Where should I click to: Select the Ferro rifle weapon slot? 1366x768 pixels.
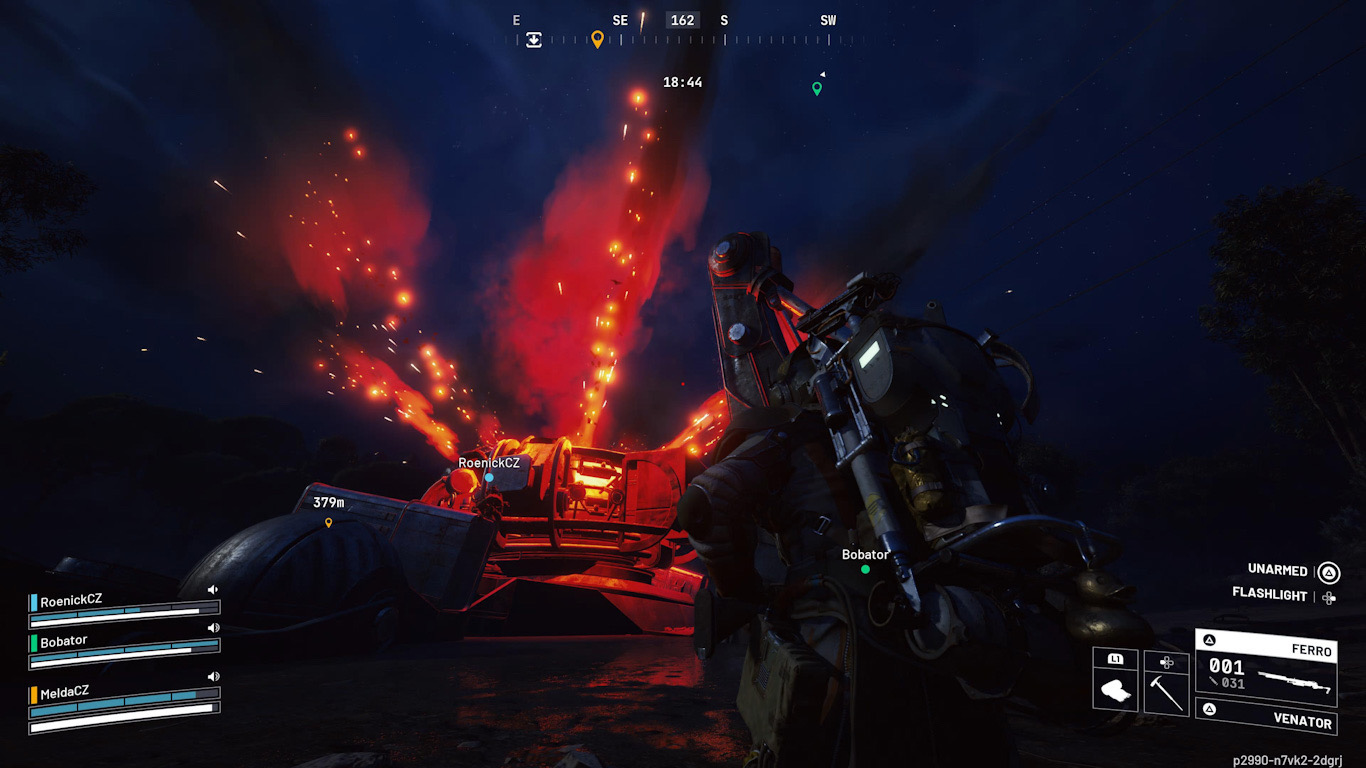(x=1266, y=668)
